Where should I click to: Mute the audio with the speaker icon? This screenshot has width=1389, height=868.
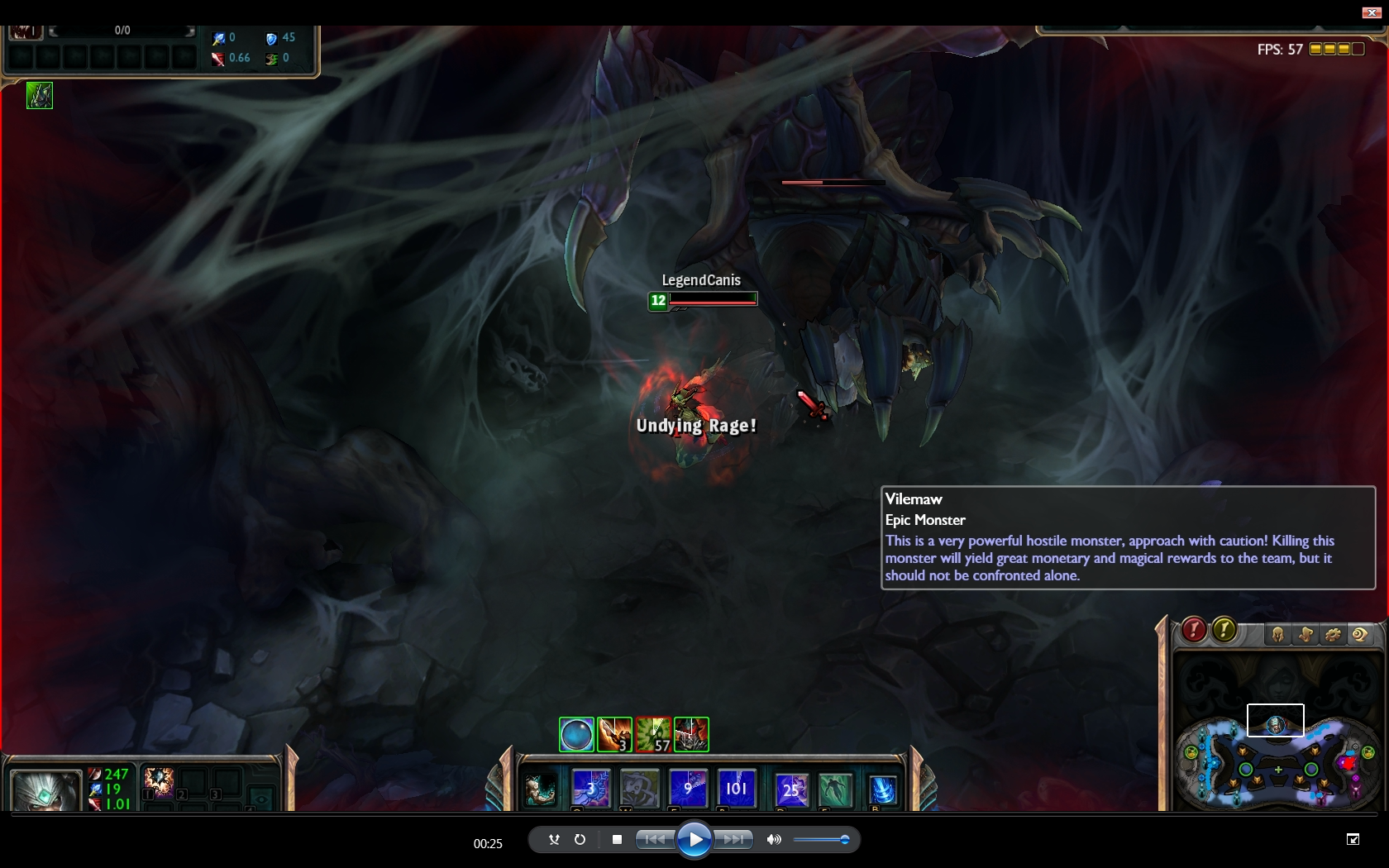(x=773, y=840)
